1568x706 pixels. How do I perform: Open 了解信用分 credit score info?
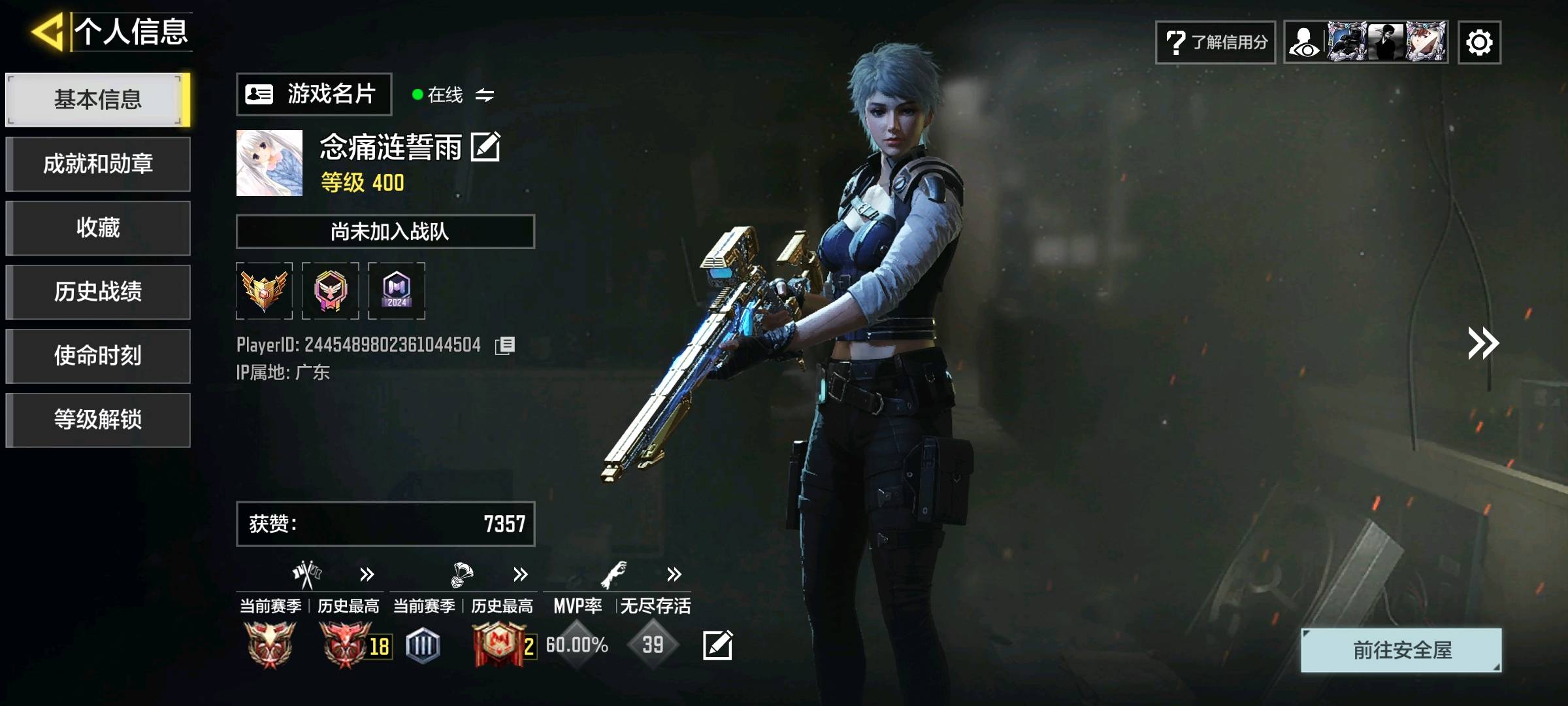pyautogui.click(x=1215, y=42)
